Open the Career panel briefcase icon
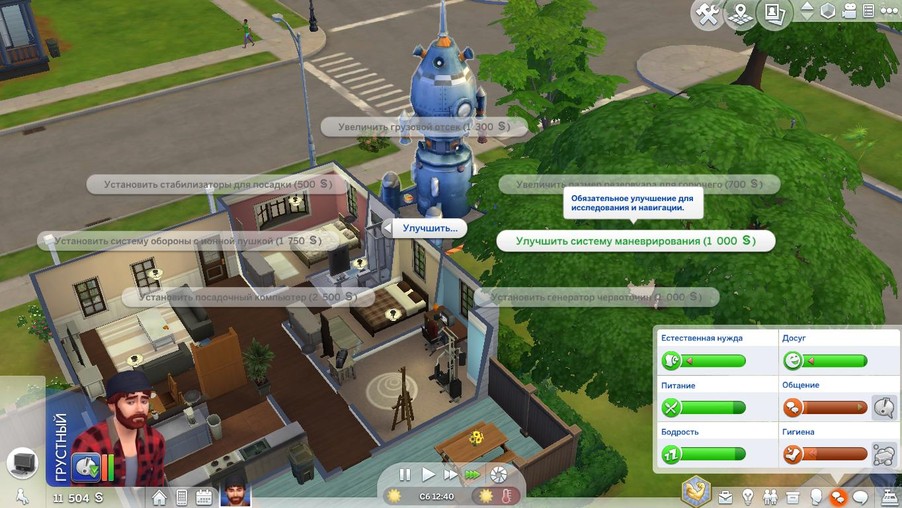This screenshot has height=508, width=902. [x=725, y=496]
